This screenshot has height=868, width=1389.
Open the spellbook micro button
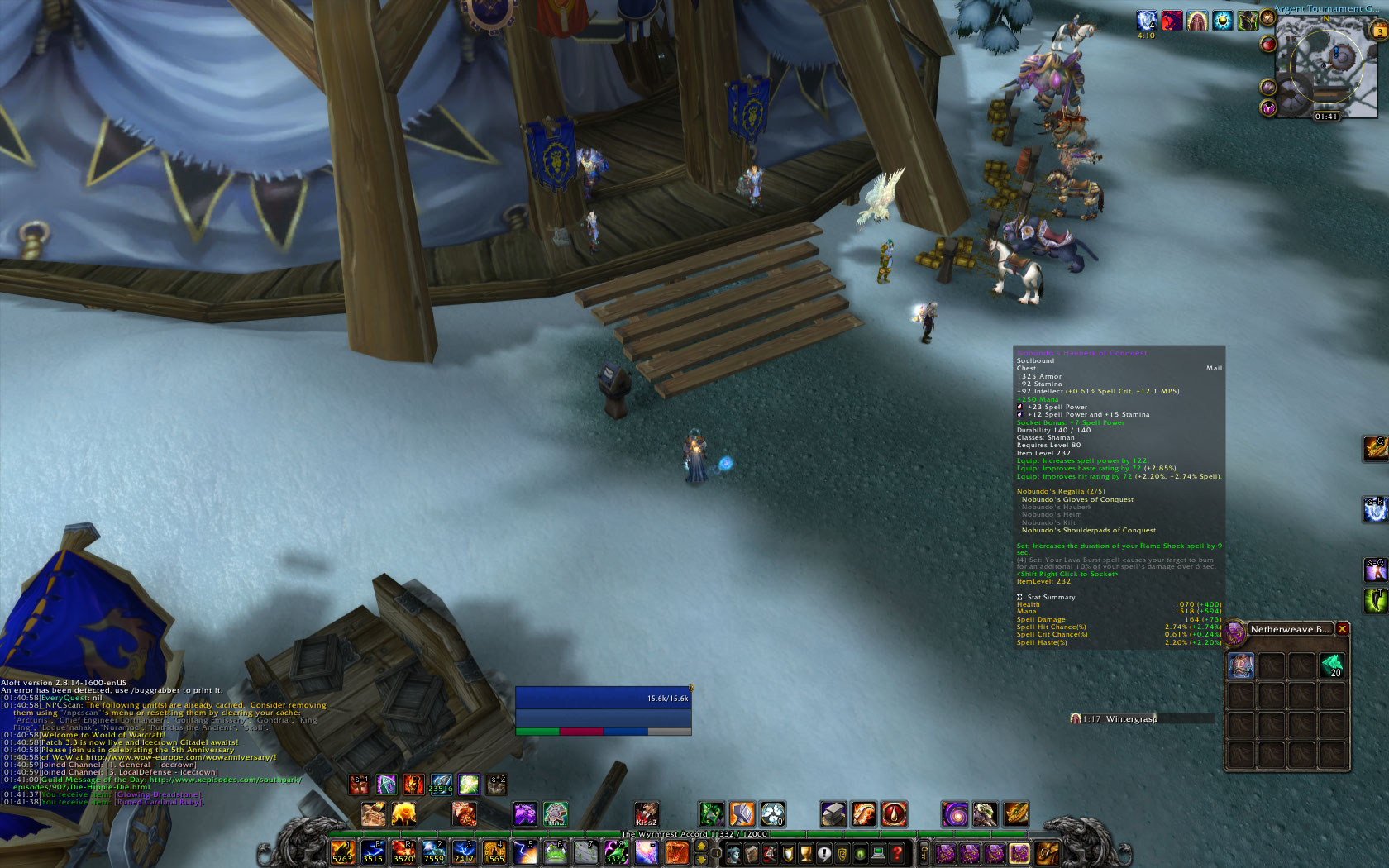click(752, 852)
